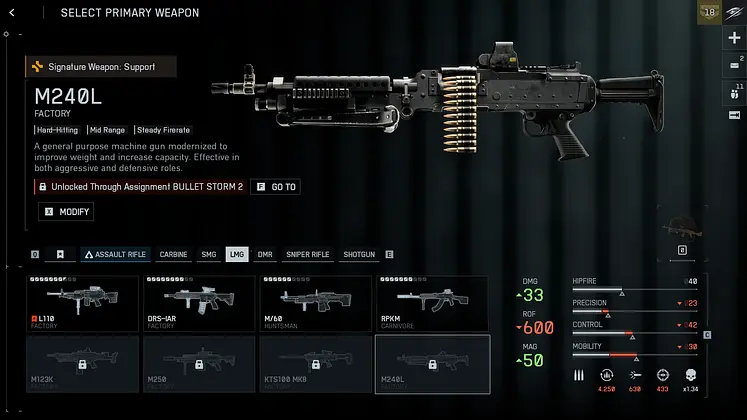747x420 pixels.
Task: Open the small weapon preview thumbnail
Action: (x=682, y=225)
